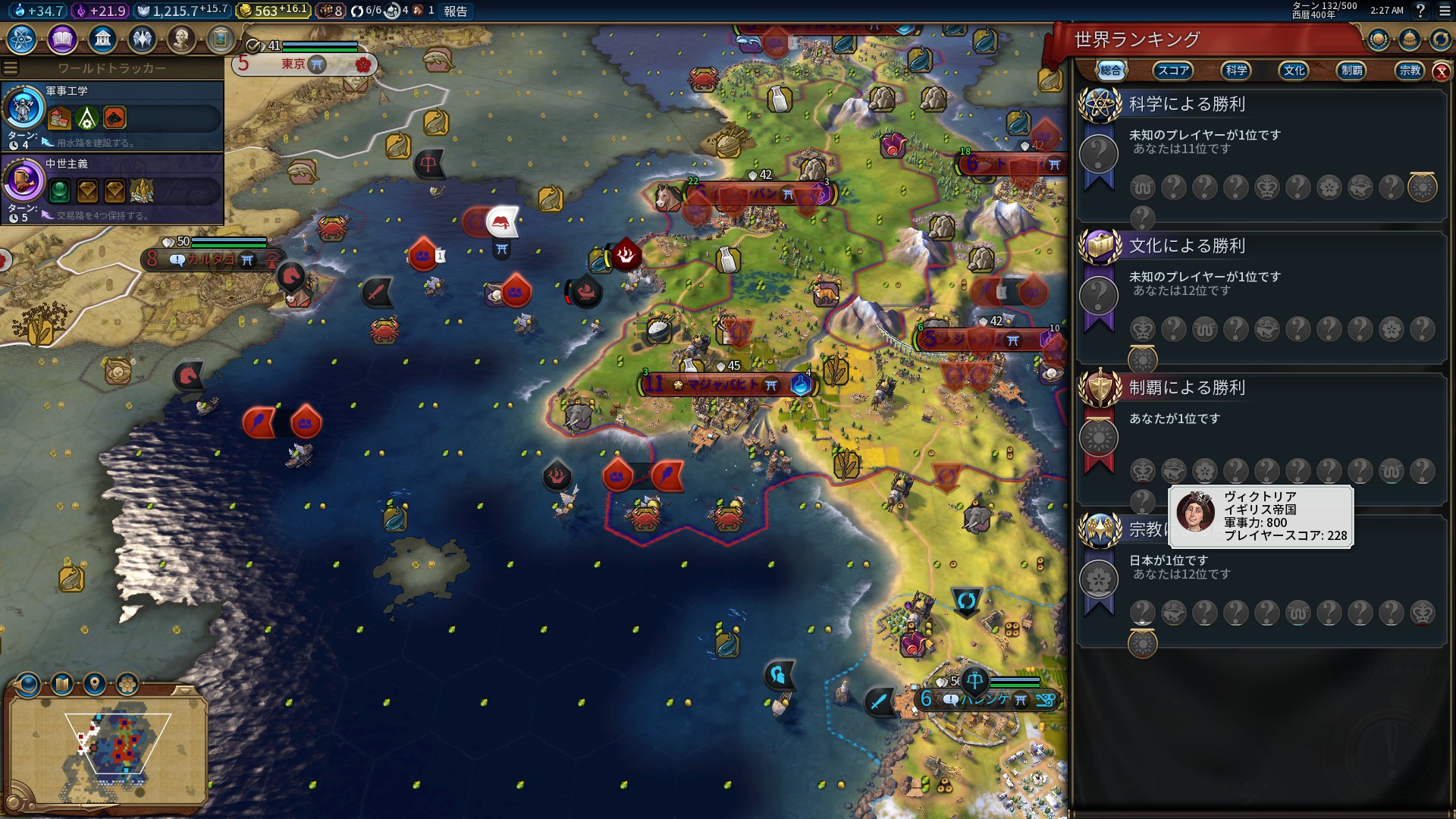Open the main game menu hamburger
Image resolution: width=1456 pixels, height=819 pixels.
point(1445,11)
